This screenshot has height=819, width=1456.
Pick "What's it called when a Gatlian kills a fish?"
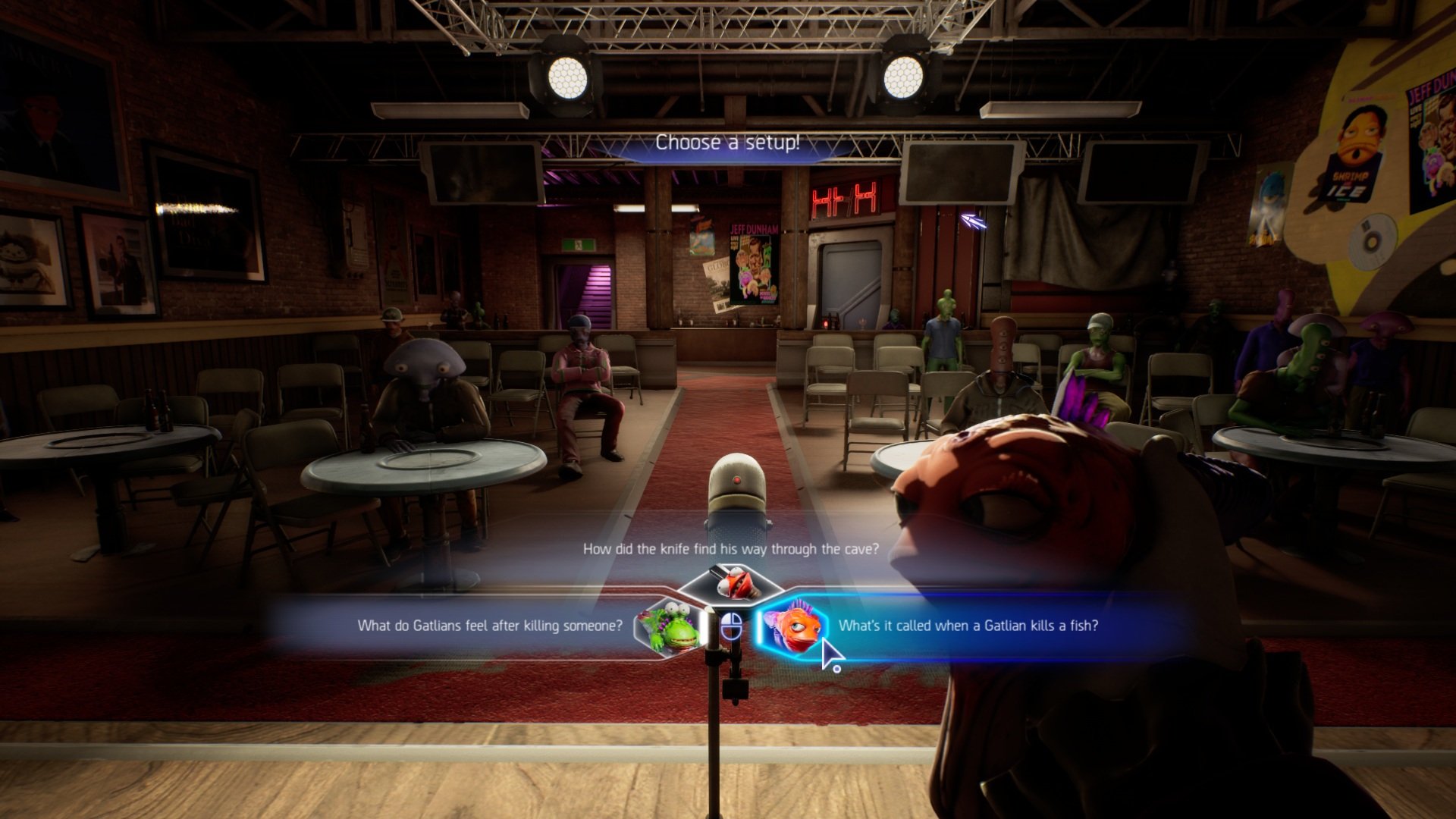[968, 626]
